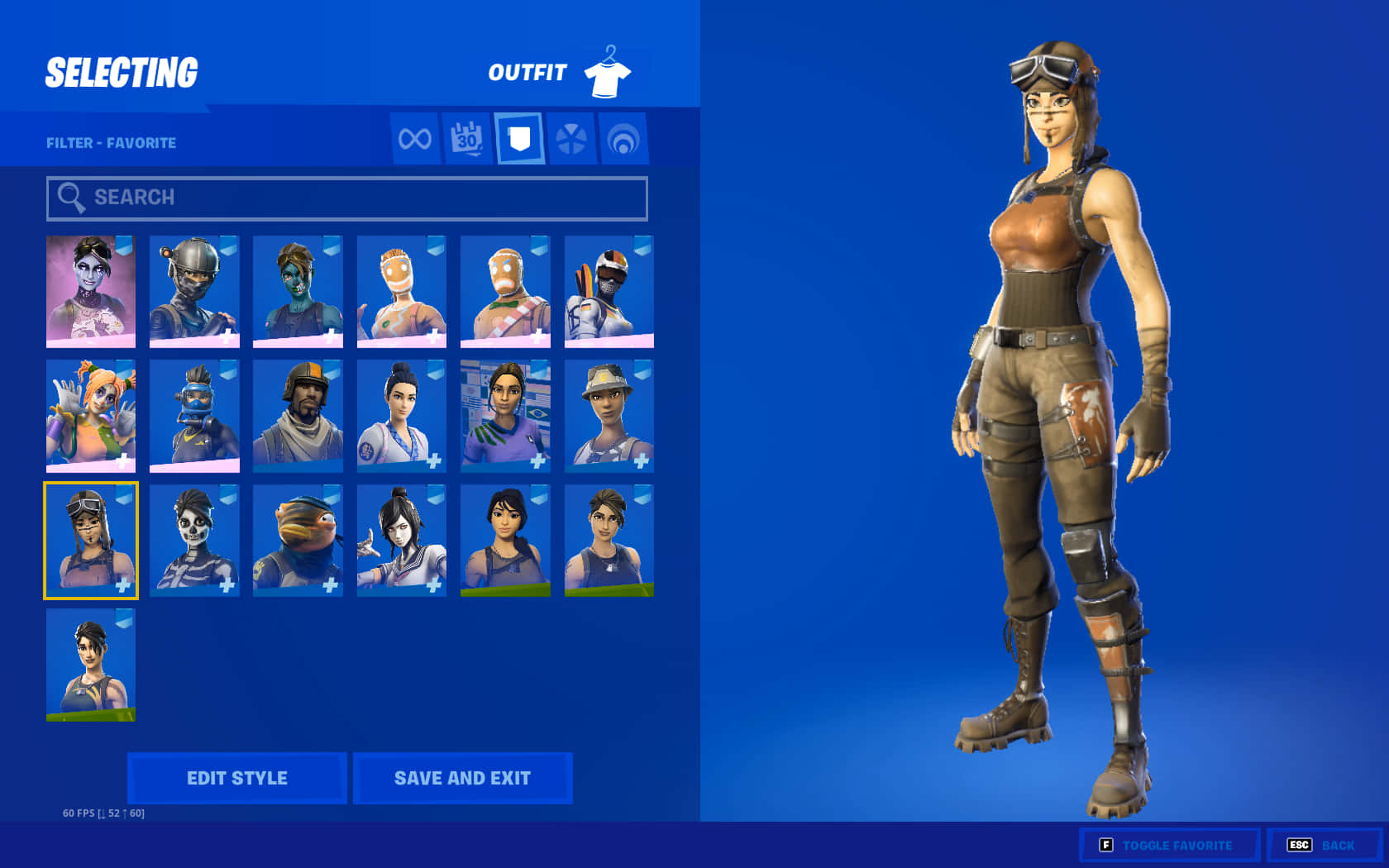Select the wheel-shaped filter icon
The image size is (1389, 868).
pyautogui.click(x=572, y=139)
